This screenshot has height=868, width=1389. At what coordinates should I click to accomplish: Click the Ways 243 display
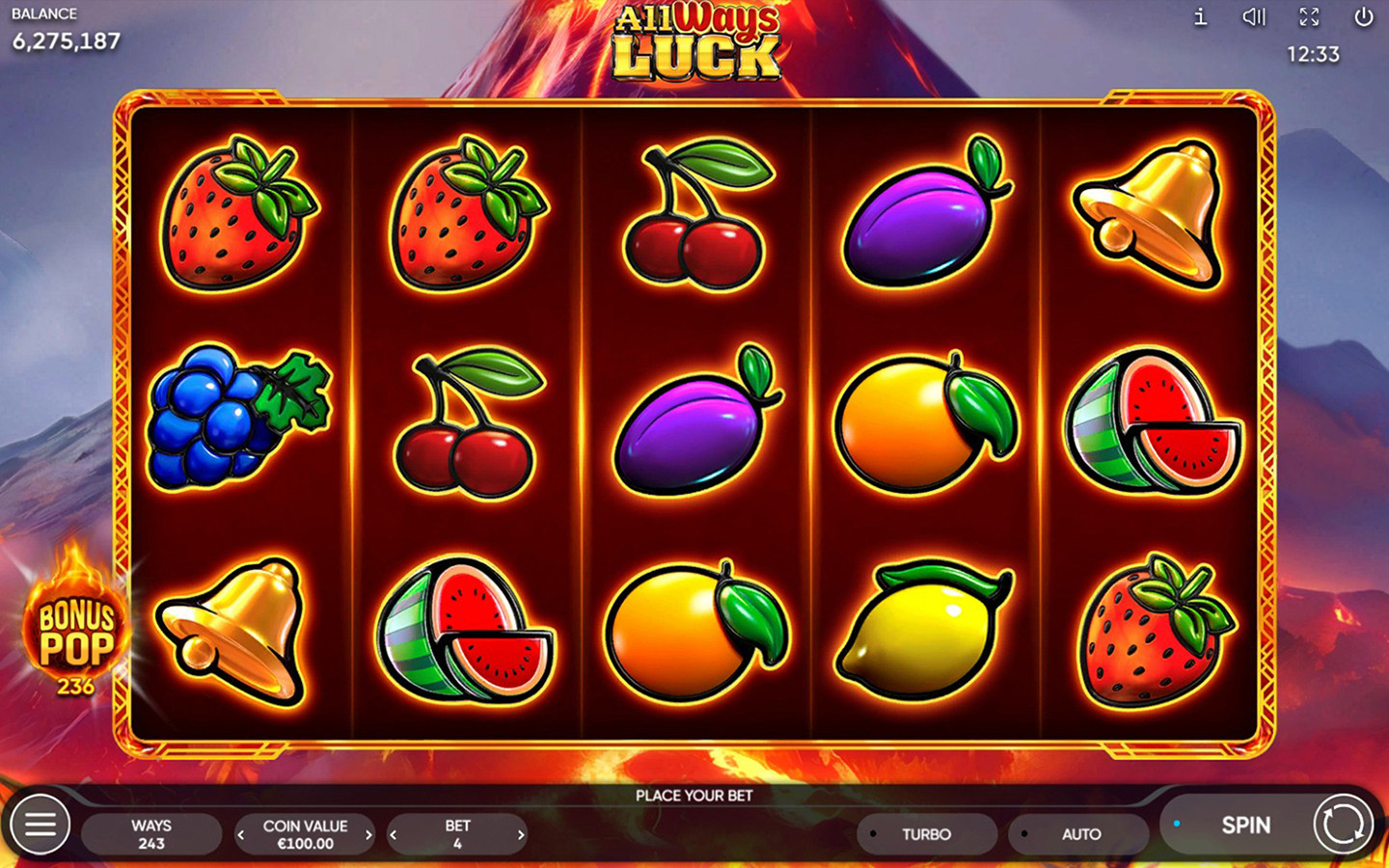pyautogui.click(x=151, y=834)
